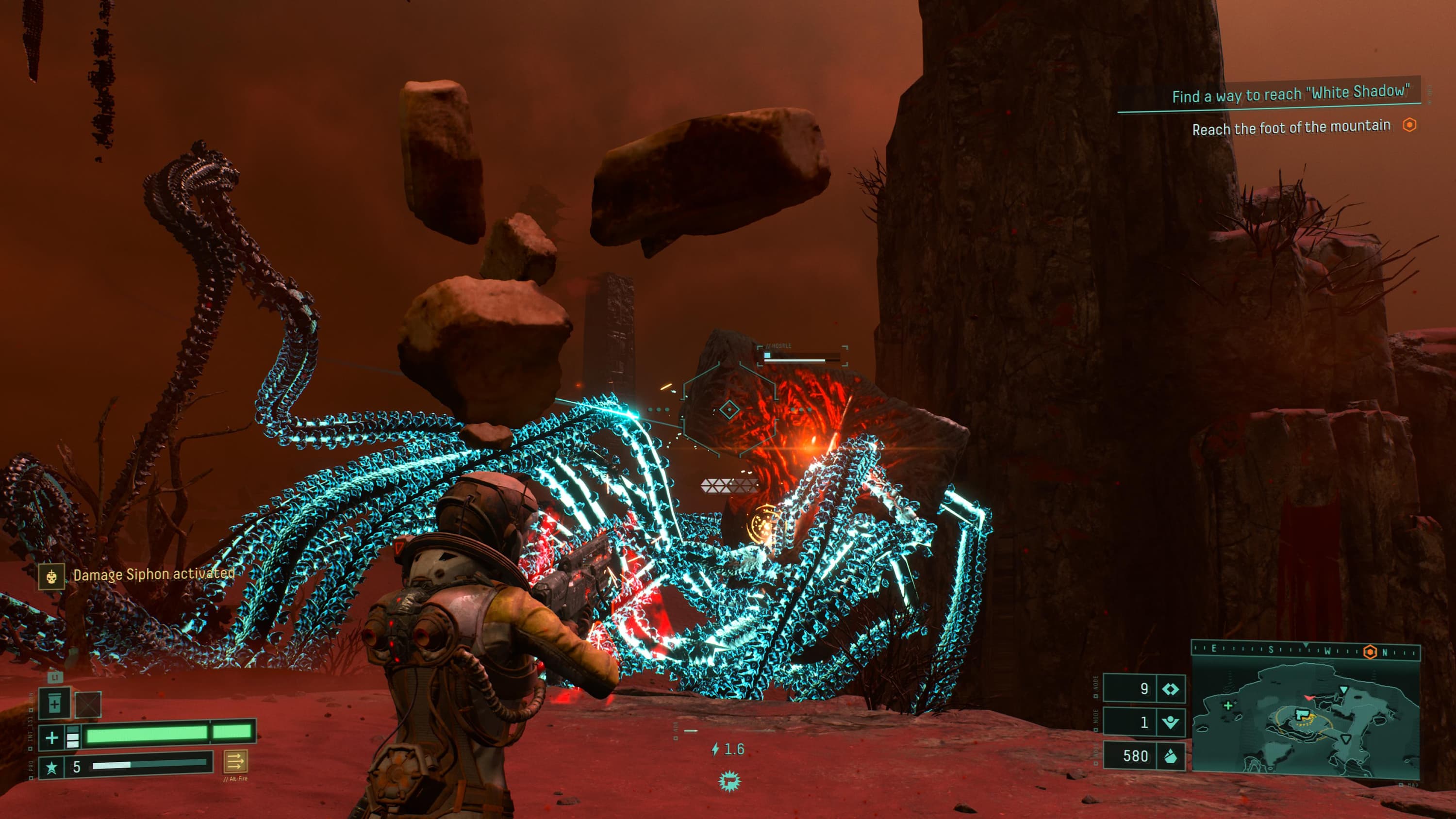Select the healing vial consumable slot

click(x=54, y=704)
